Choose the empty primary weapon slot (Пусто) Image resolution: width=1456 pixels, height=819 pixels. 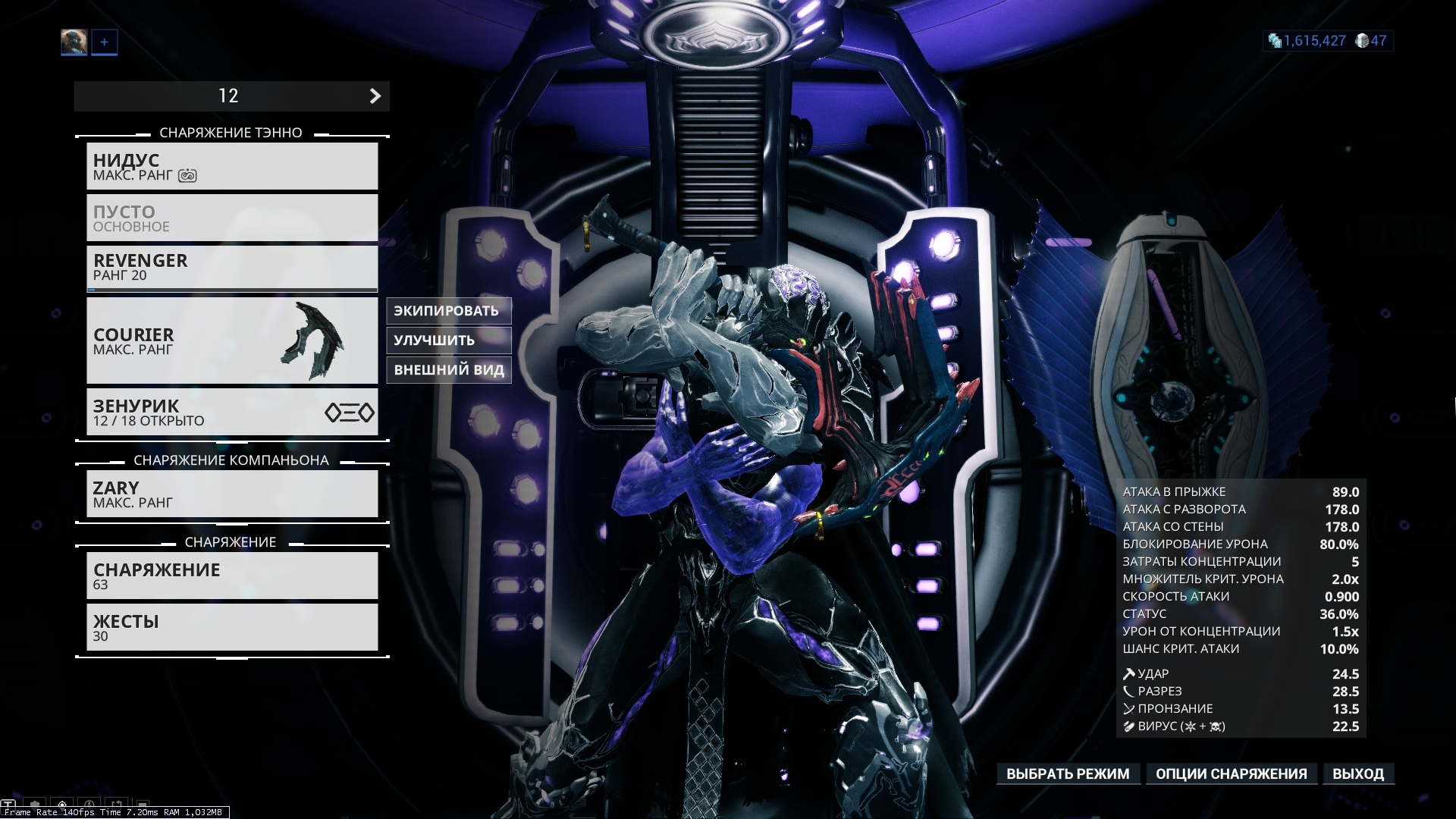[232, 218]
